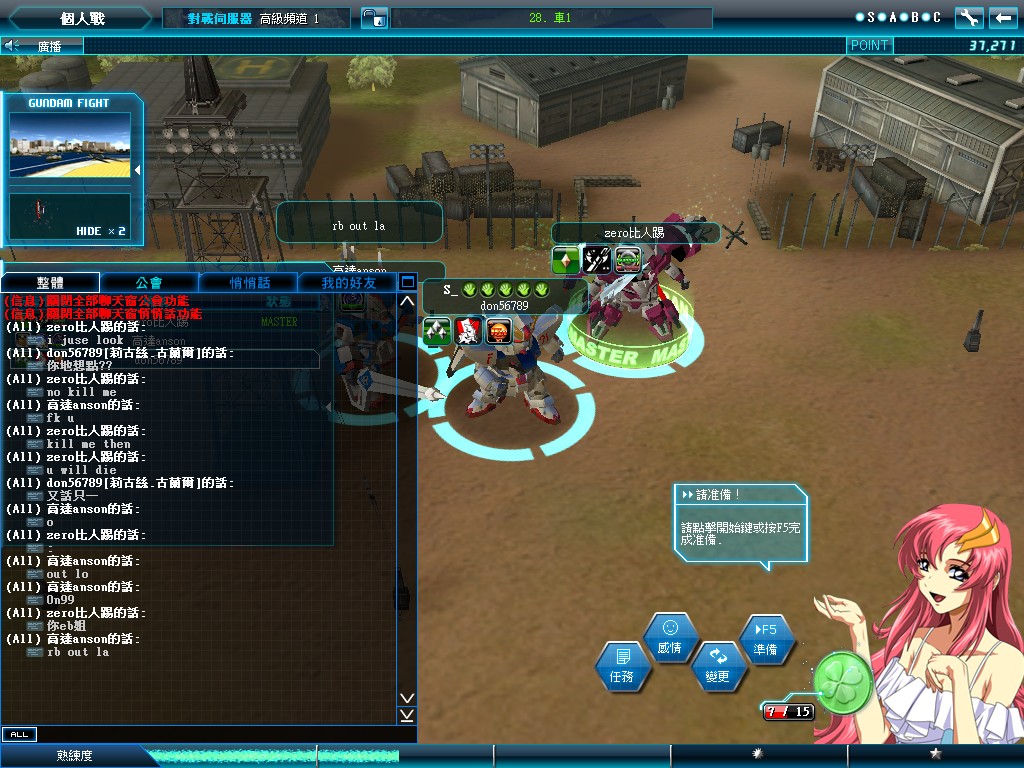Leave the room with the back arrow

pos(1003,17)
